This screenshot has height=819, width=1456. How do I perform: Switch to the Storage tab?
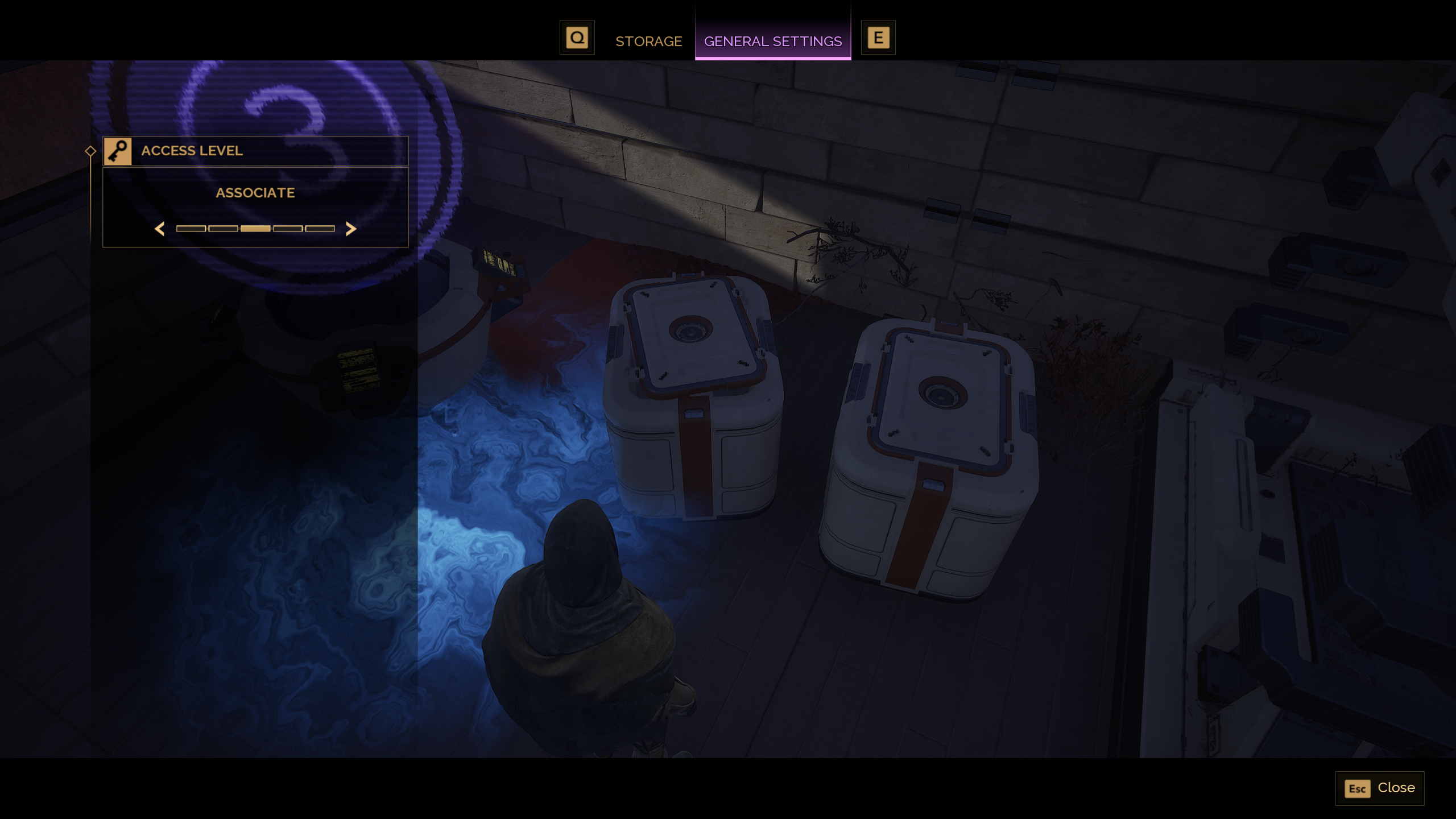coord(648,41)
